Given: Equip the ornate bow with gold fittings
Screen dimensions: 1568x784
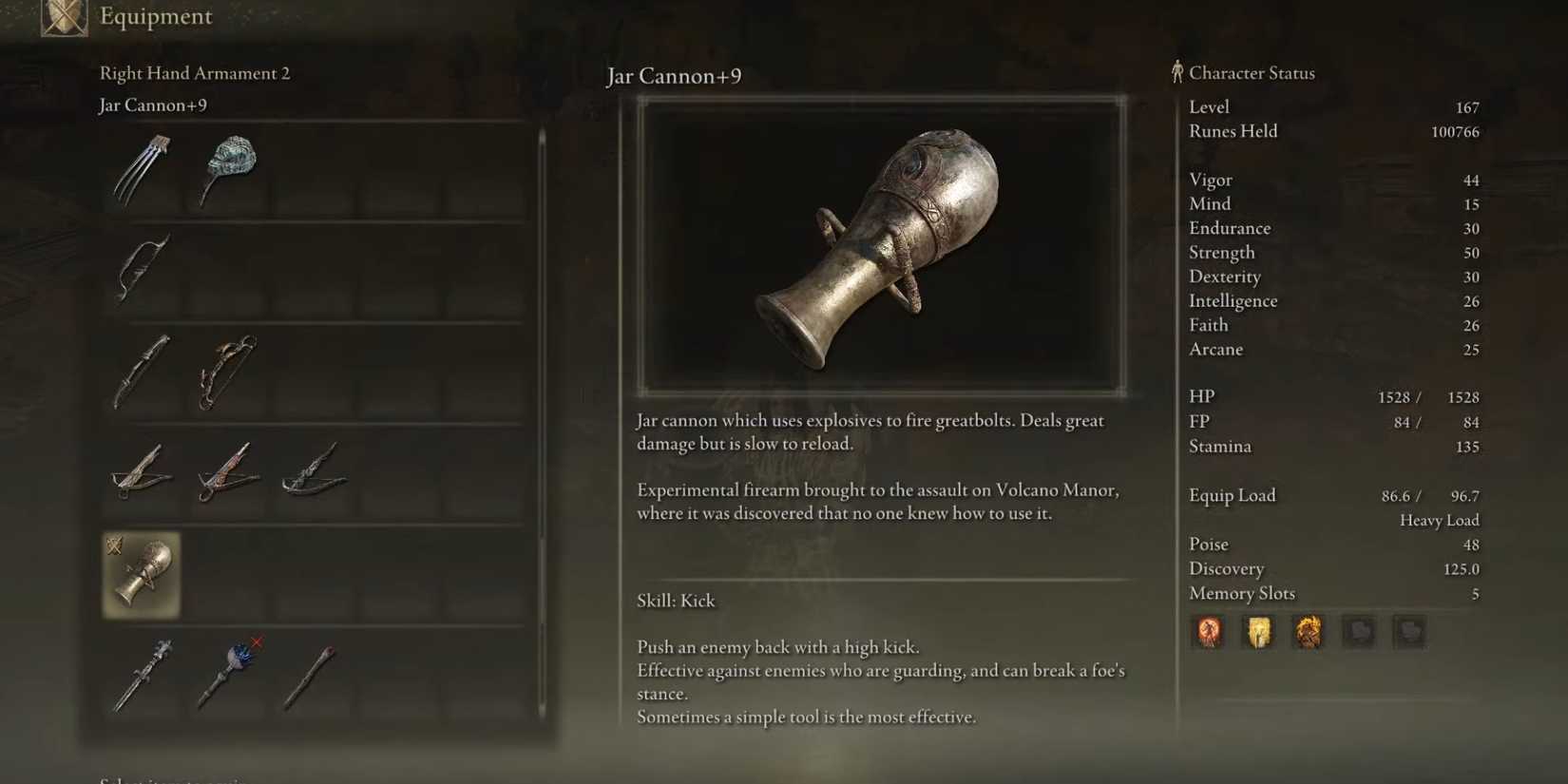Looking at the screenshot, I should click(x=228, y=371).
